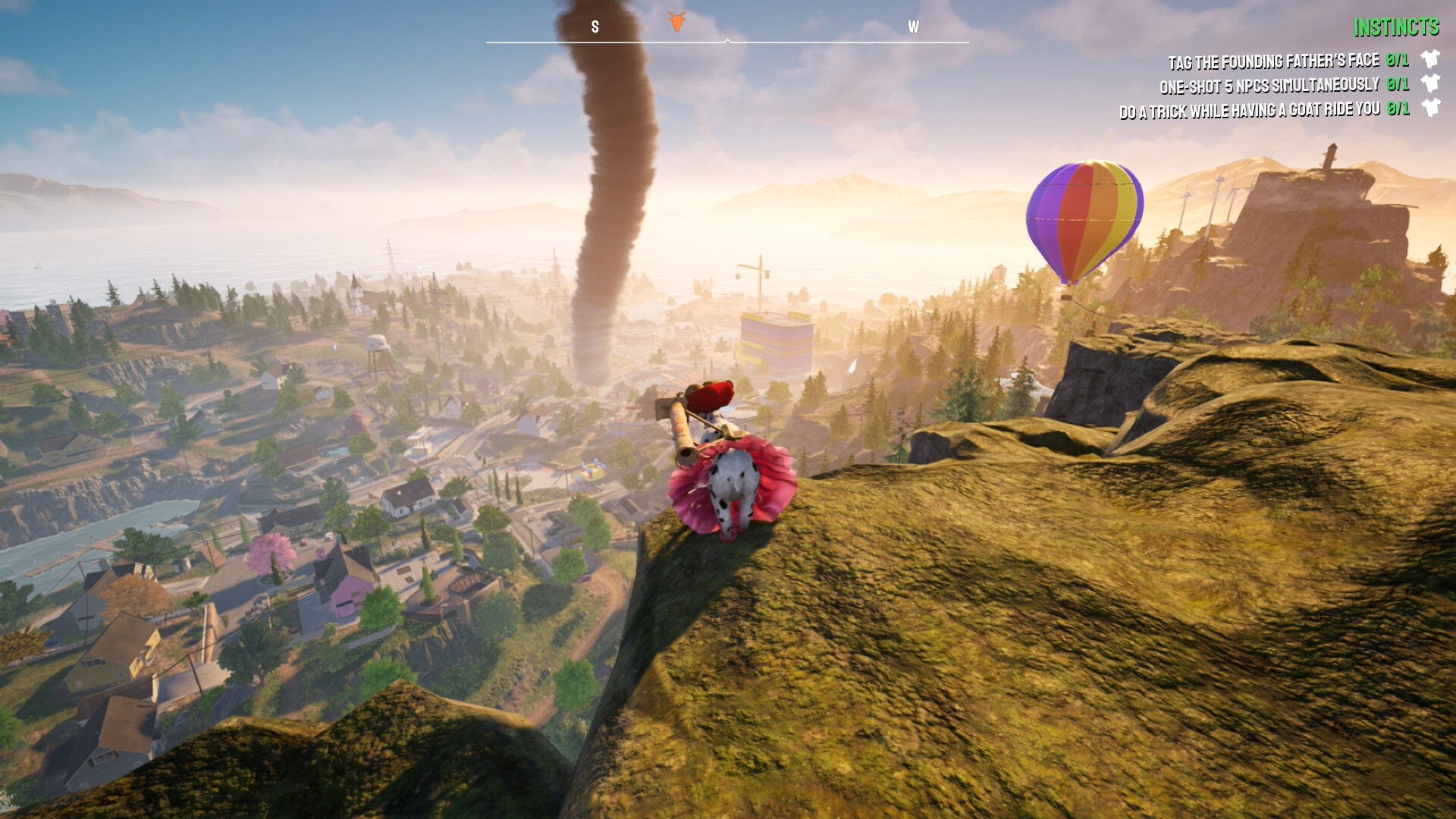Screen dimensions: 1456x819
Task: Select the shirt icon beside the Founding Father instinct
Action: coord(1429,57)
